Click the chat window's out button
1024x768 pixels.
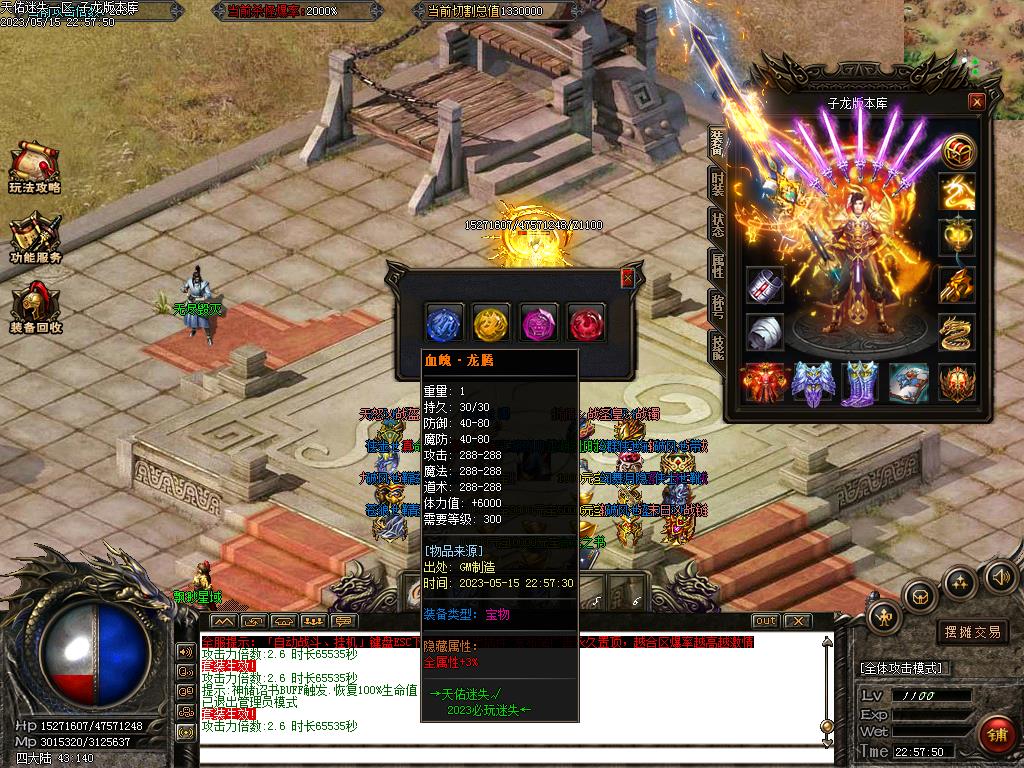(x=766, y=621)
